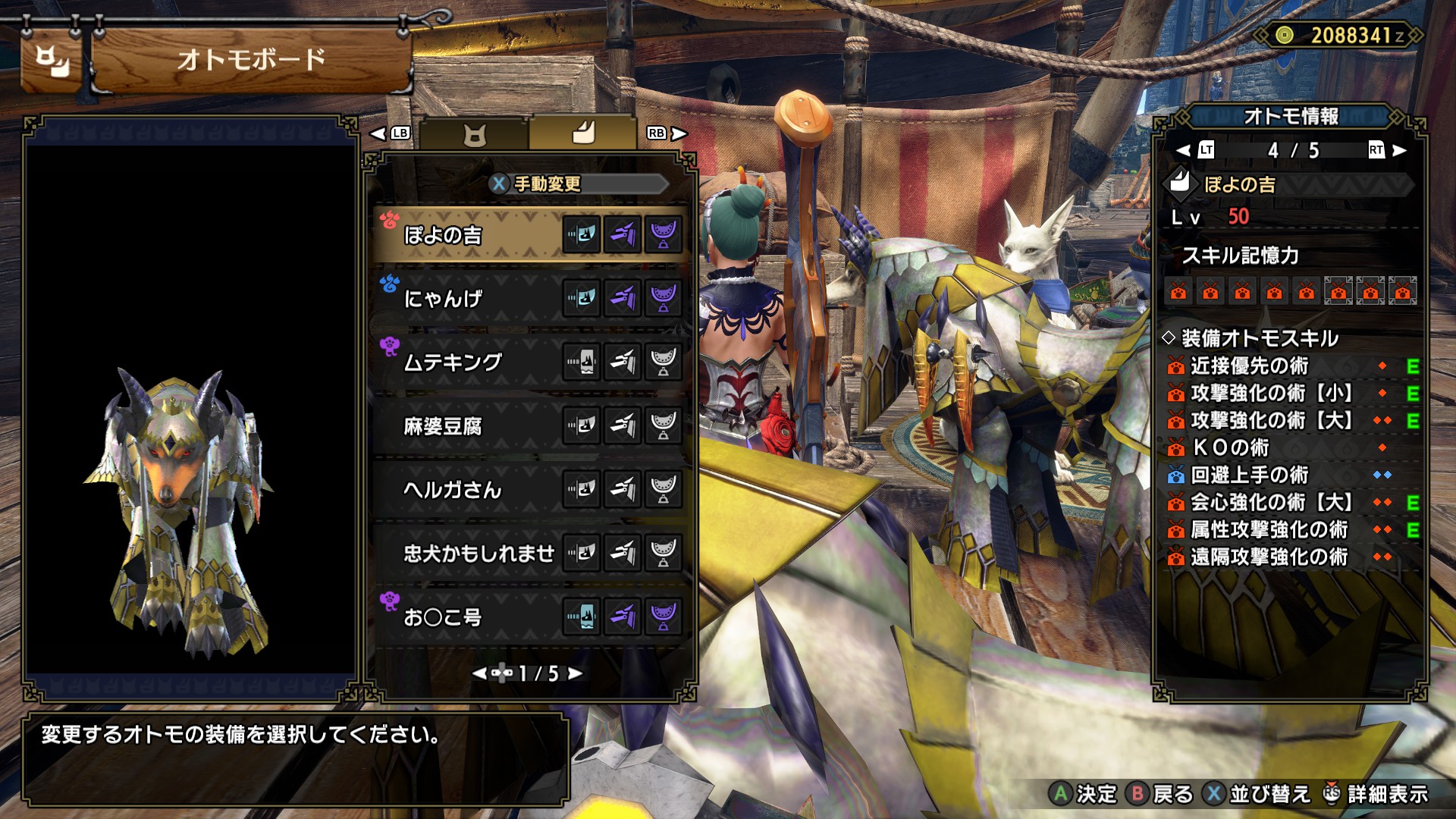Open the Palamute dog tab

[582, 133]
